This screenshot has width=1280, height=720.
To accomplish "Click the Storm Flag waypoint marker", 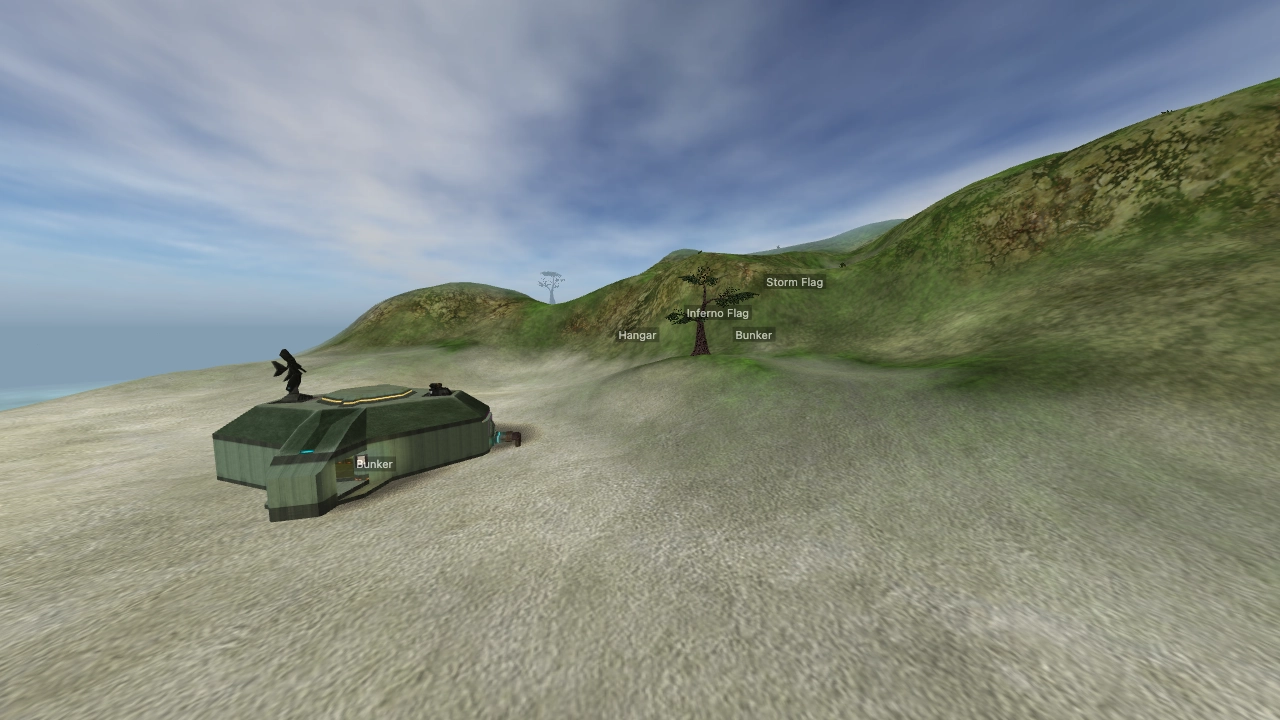I will (x=795, y=283).
